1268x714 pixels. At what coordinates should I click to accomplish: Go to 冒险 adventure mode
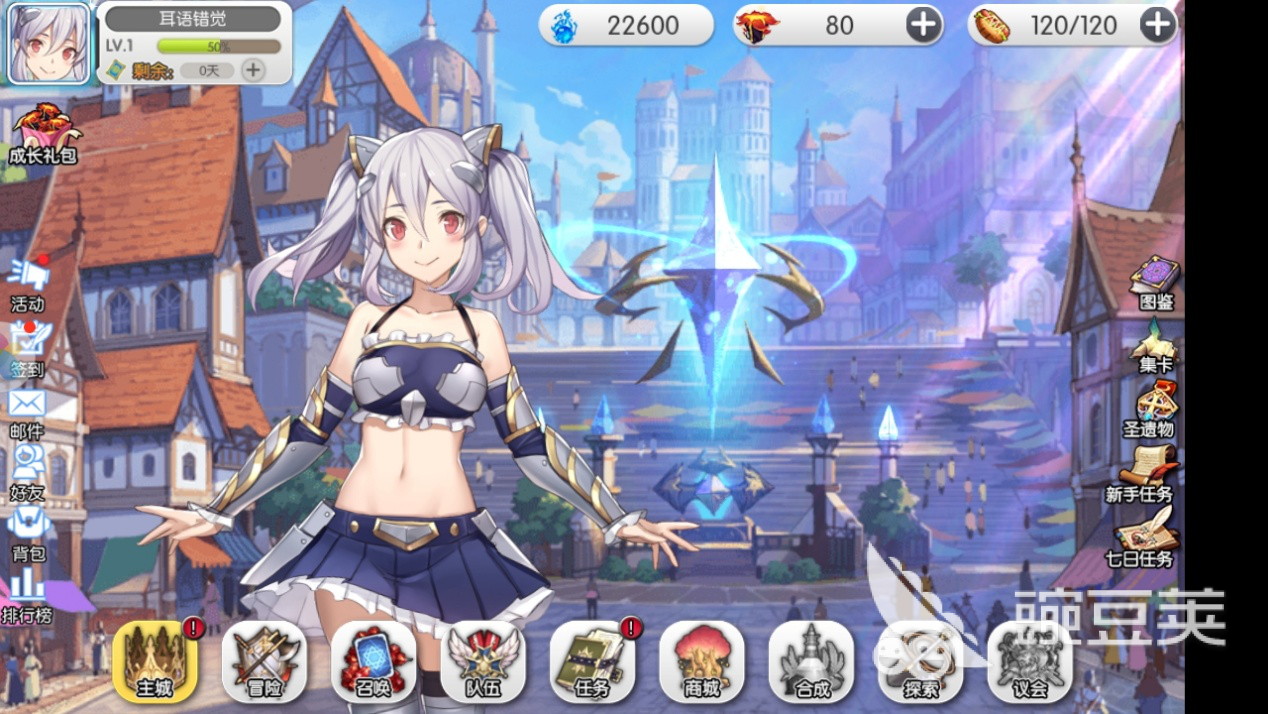264,661
